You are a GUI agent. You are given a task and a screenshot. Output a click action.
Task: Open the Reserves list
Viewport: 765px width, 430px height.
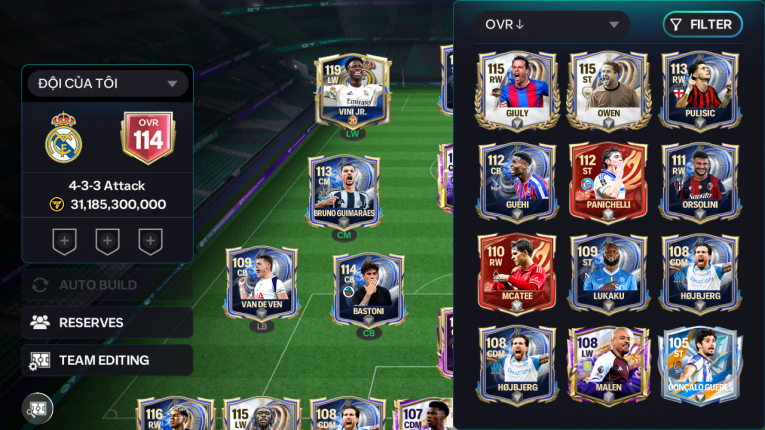click(107, 323)
